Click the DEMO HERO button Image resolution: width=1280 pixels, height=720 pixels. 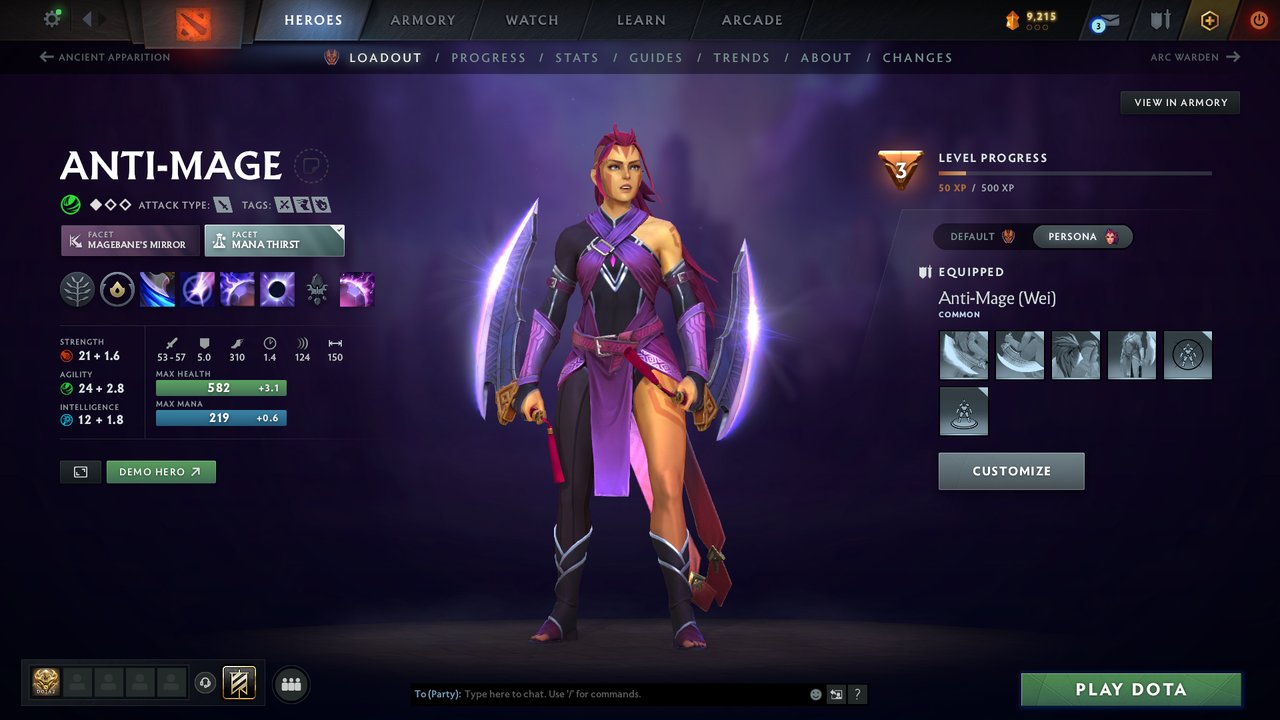tap(160, 471)
